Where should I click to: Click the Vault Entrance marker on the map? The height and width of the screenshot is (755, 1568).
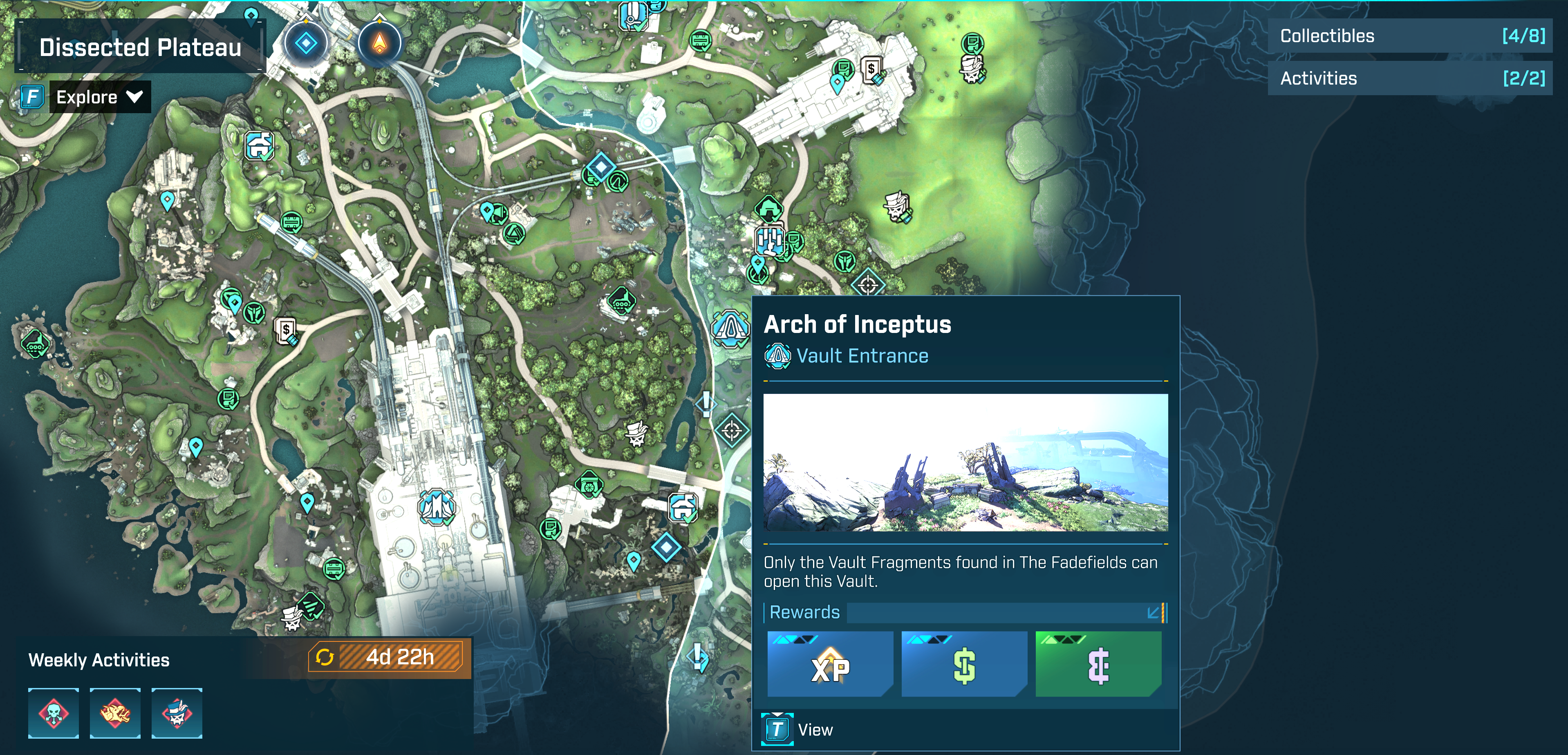point(730,329)
